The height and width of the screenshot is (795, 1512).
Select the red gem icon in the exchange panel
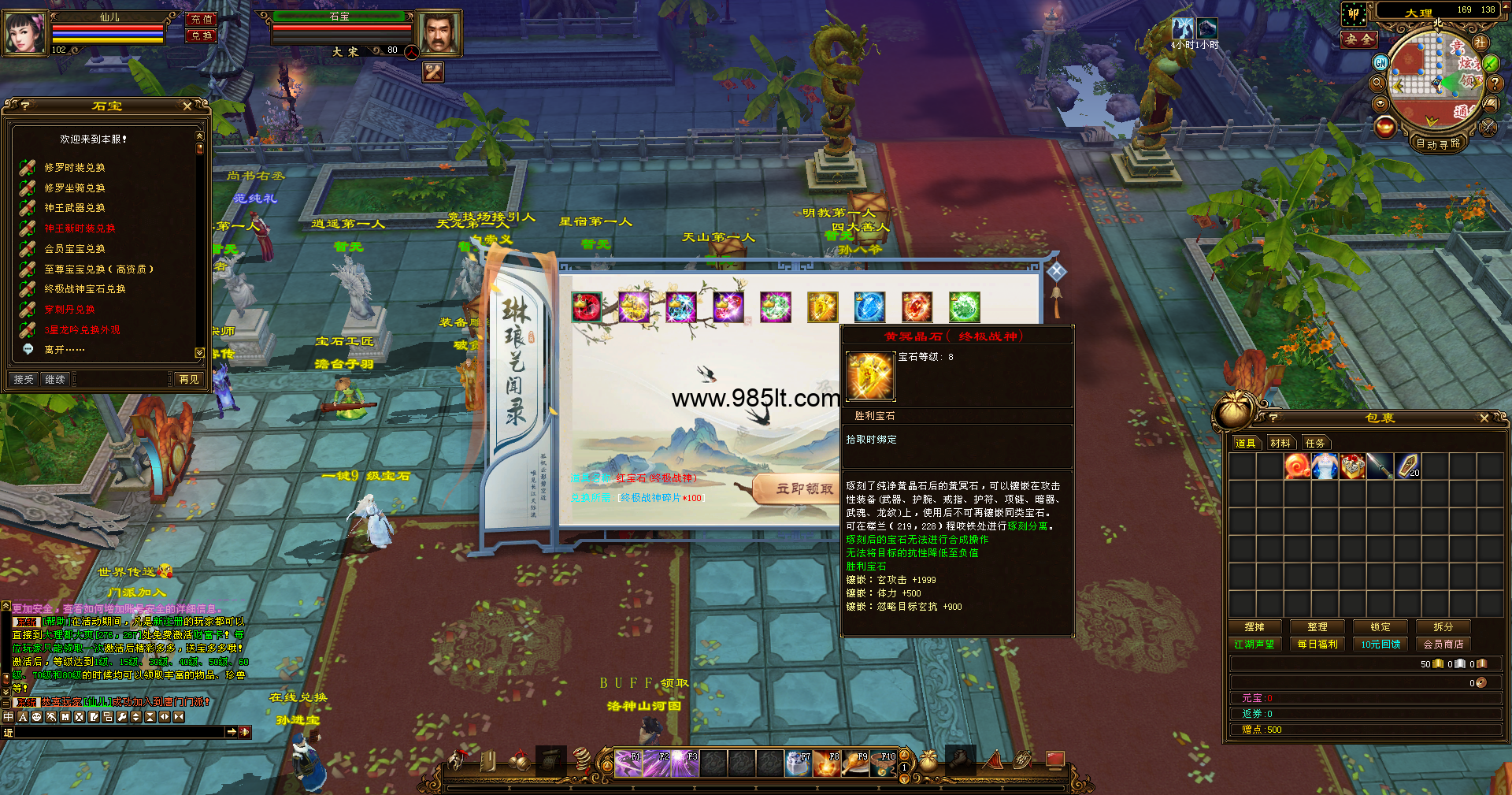coord(587,307)
